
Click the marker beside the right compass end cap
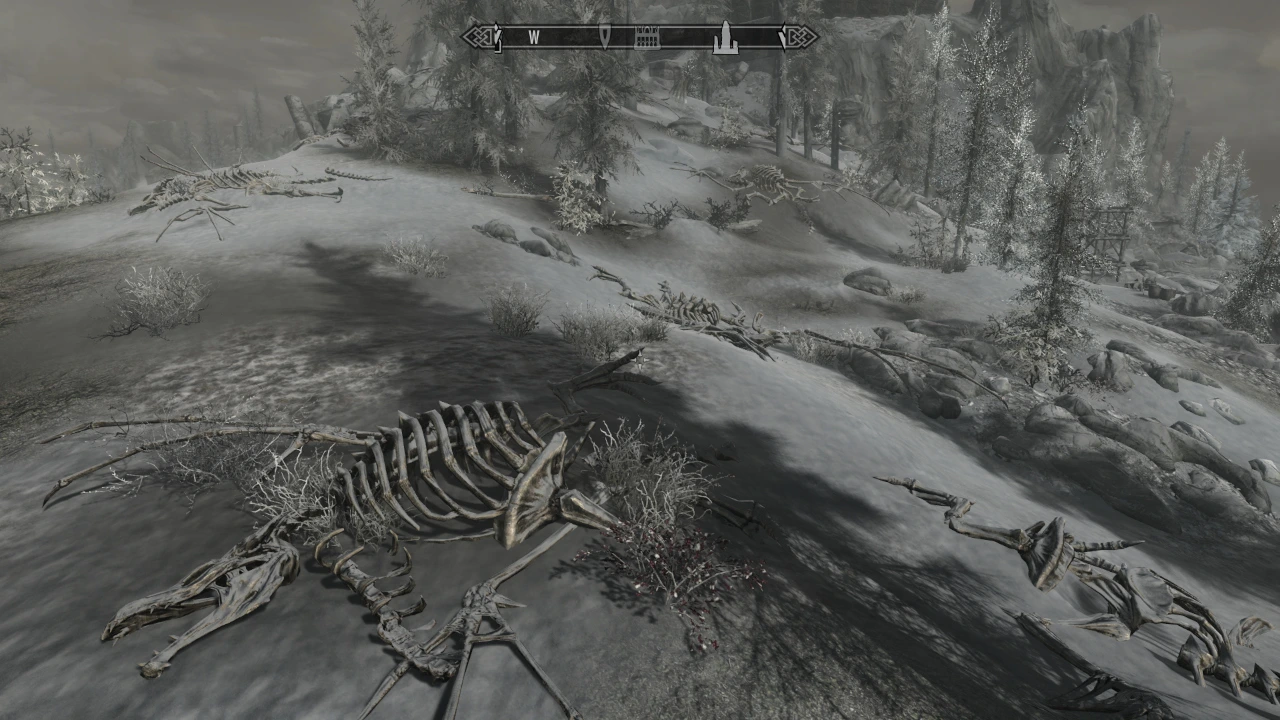pyautogui.click(x=781, y=38)
